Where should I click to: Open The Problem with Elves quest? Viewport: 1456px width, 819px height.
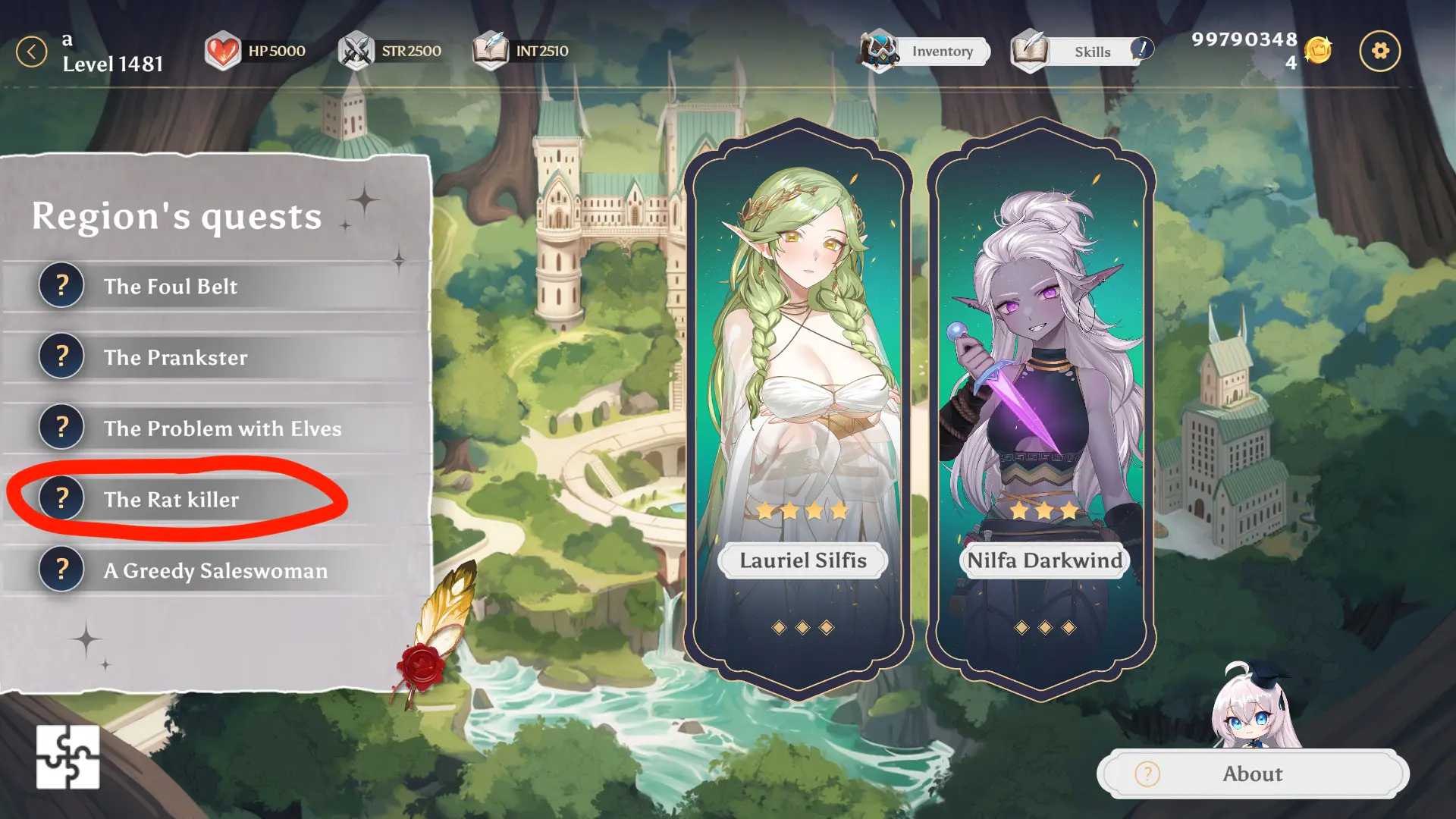pyautogui.click(x=222, y=429)
